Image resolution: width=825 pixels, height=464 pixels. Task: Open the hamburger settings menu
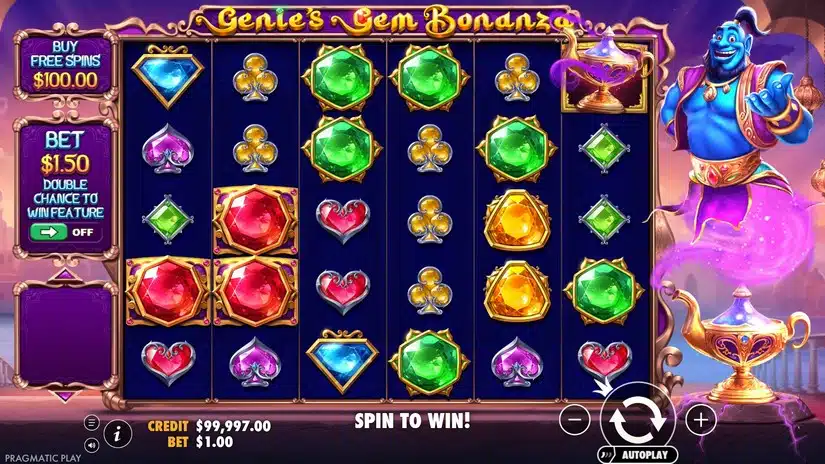click(x=92, y=422)
